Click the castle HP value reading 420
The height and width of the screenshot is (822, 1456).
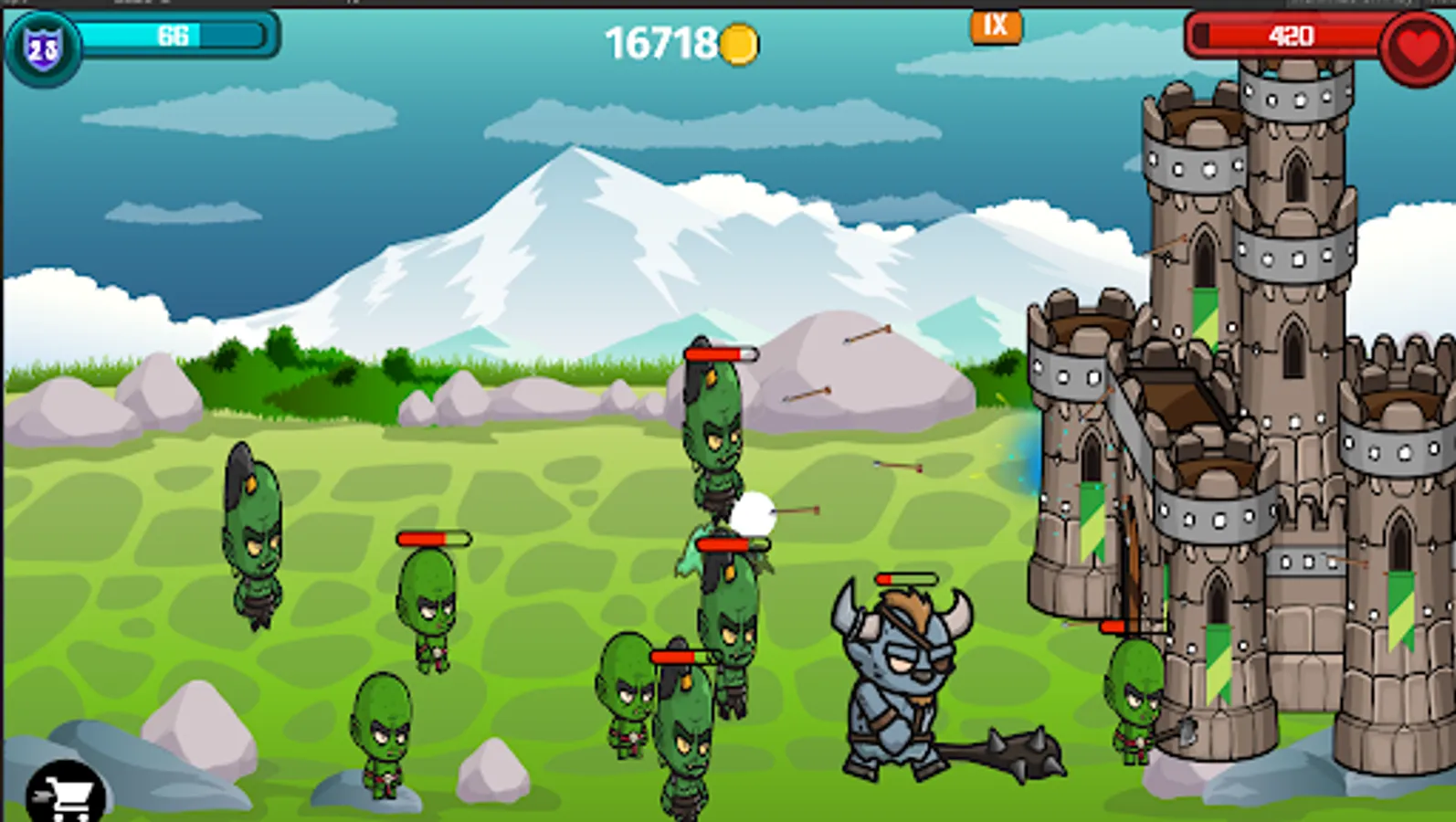(x=1292, y=37)
